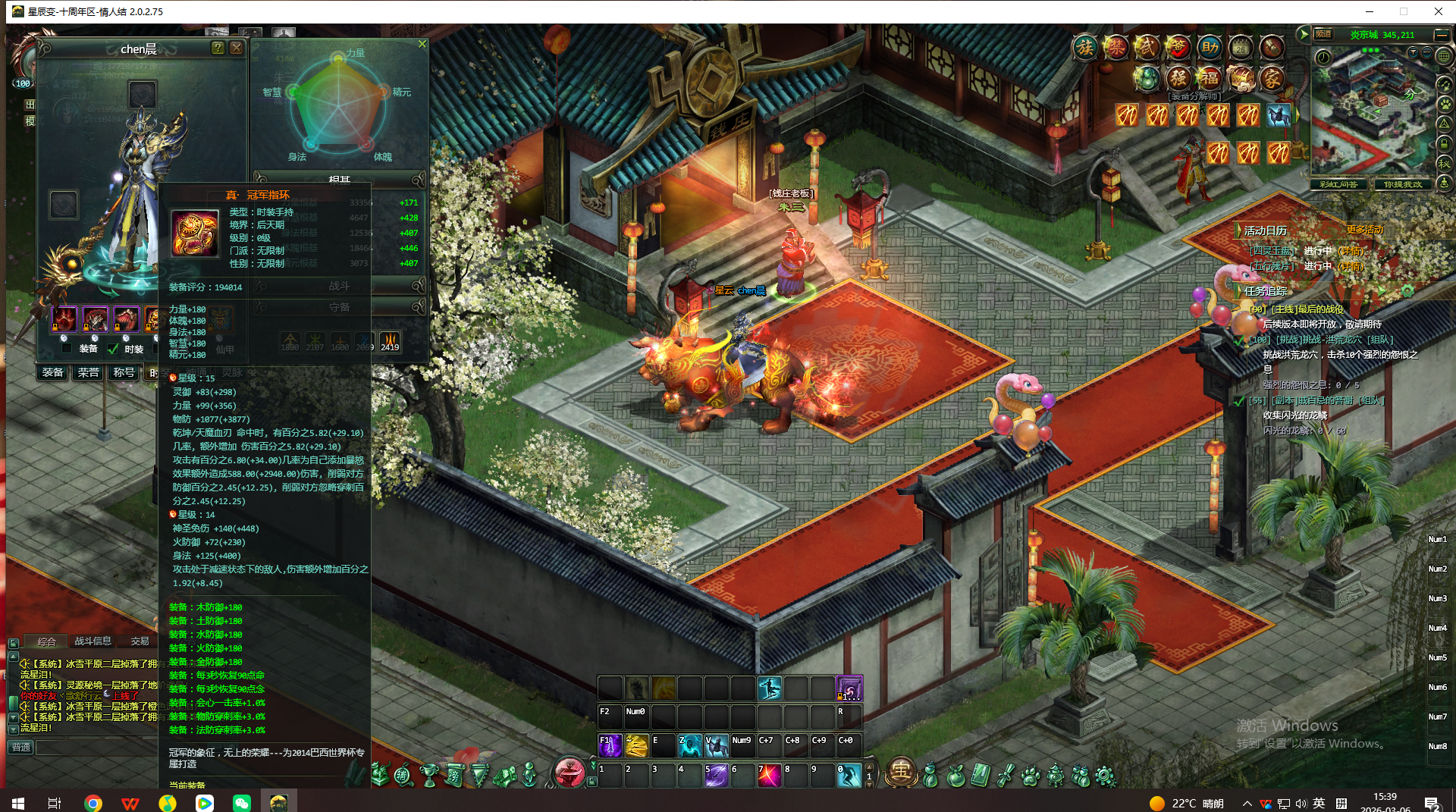
Task: Open the 称号 title tab
Action: pyautogui.click(x=124, y=372)
